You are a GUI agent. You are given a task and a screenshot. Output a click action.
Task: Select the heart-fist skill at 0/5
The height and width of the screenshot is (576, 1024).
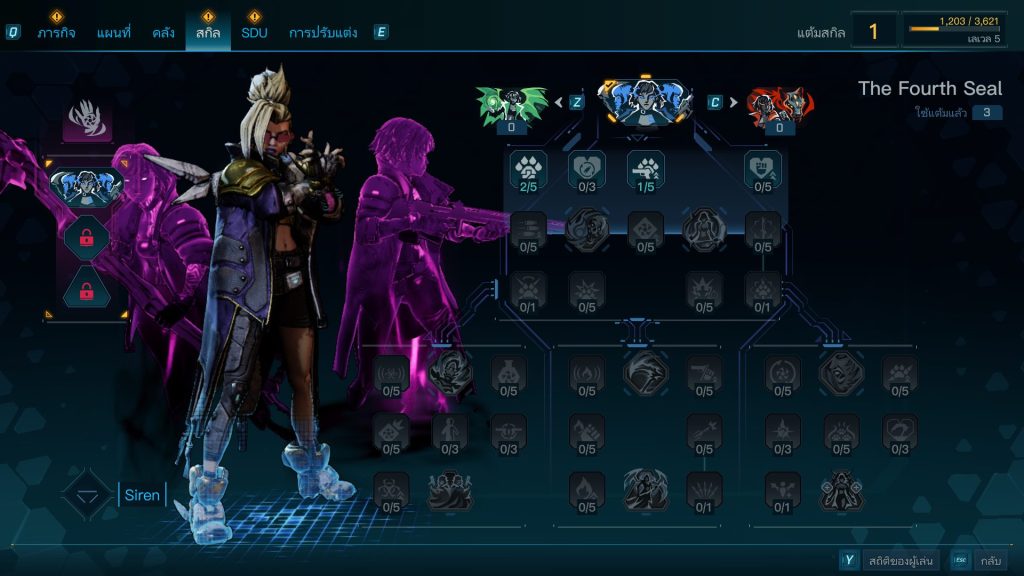(762, 168)
